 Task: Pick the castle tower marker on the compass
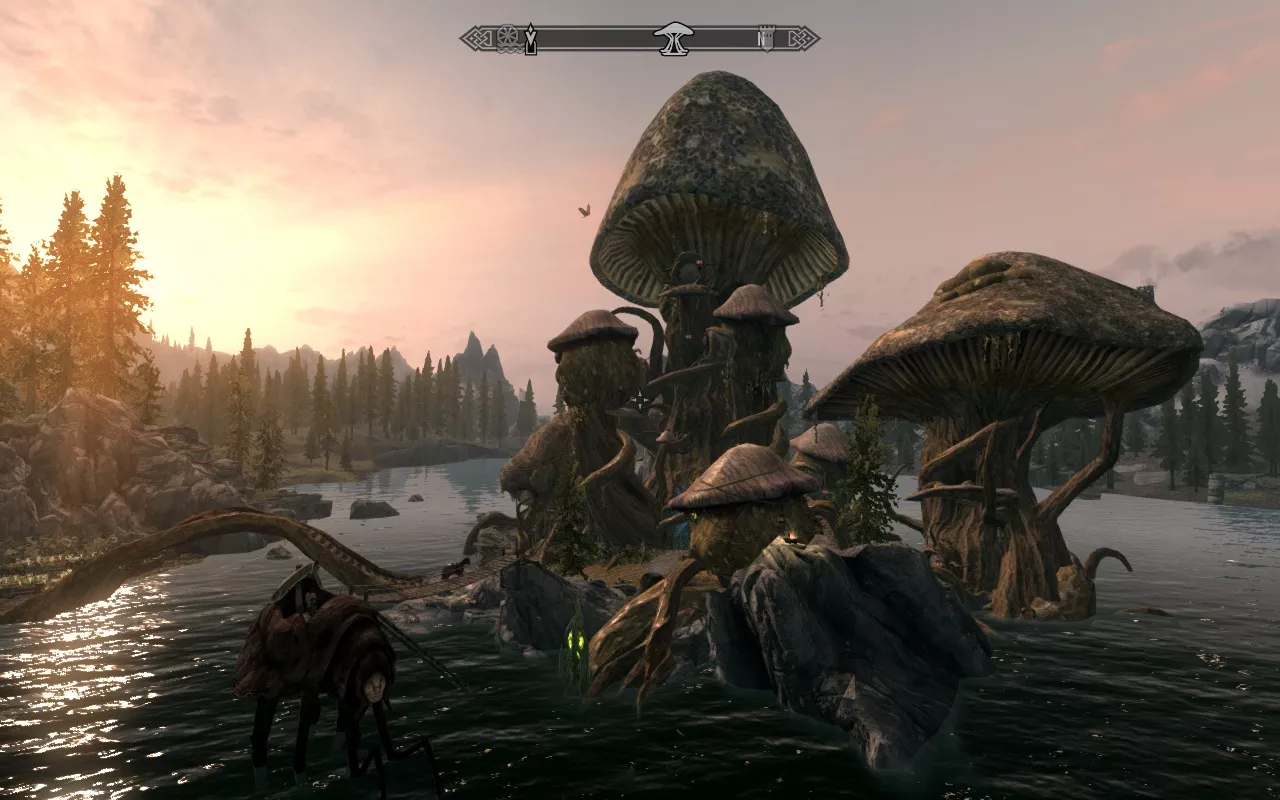(766, 39)
